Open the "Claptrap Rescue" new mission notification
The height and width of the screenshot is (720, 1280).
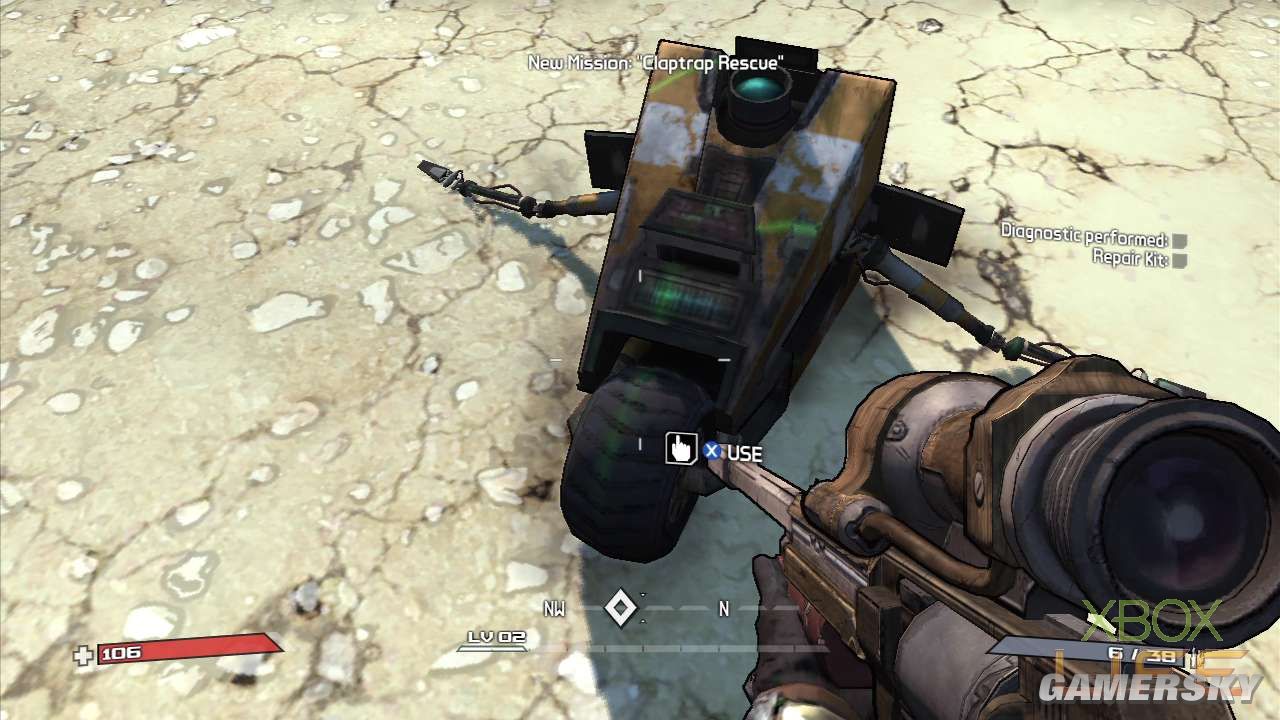(x=655, y=63)
